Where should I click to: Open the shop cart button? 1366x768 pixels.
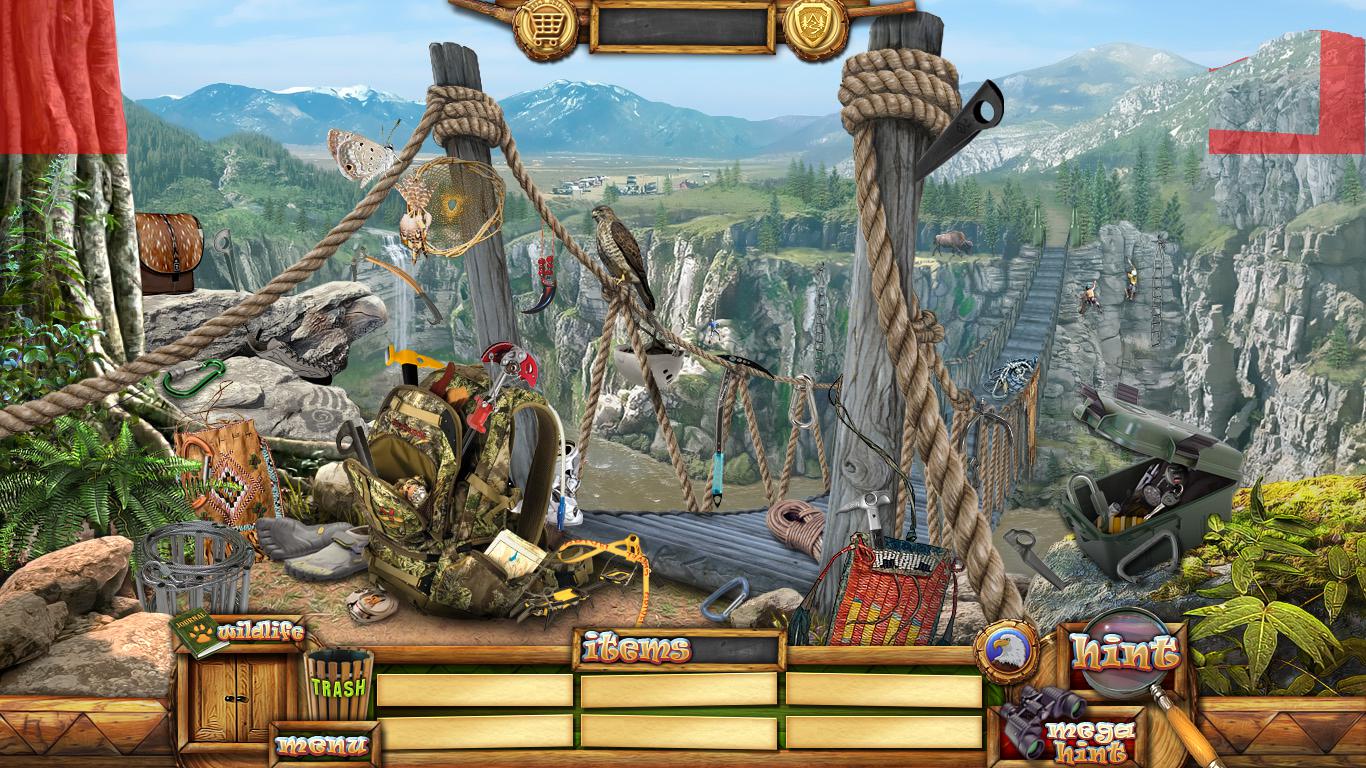tap(545, 28)
